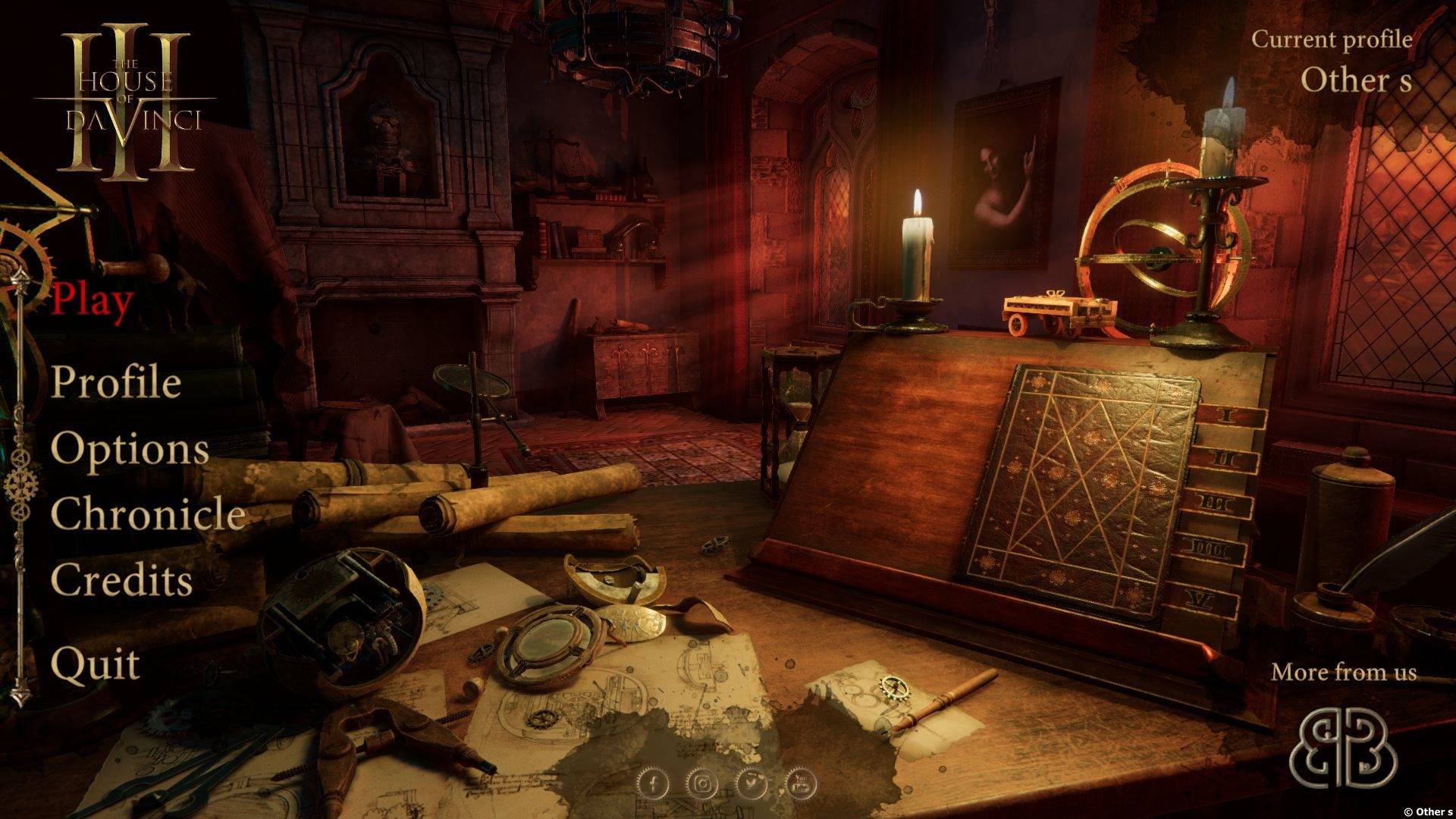The image size is (1456, 819).
Task: Click the Twitter bird icon
Action: click(x=752, y=784)
